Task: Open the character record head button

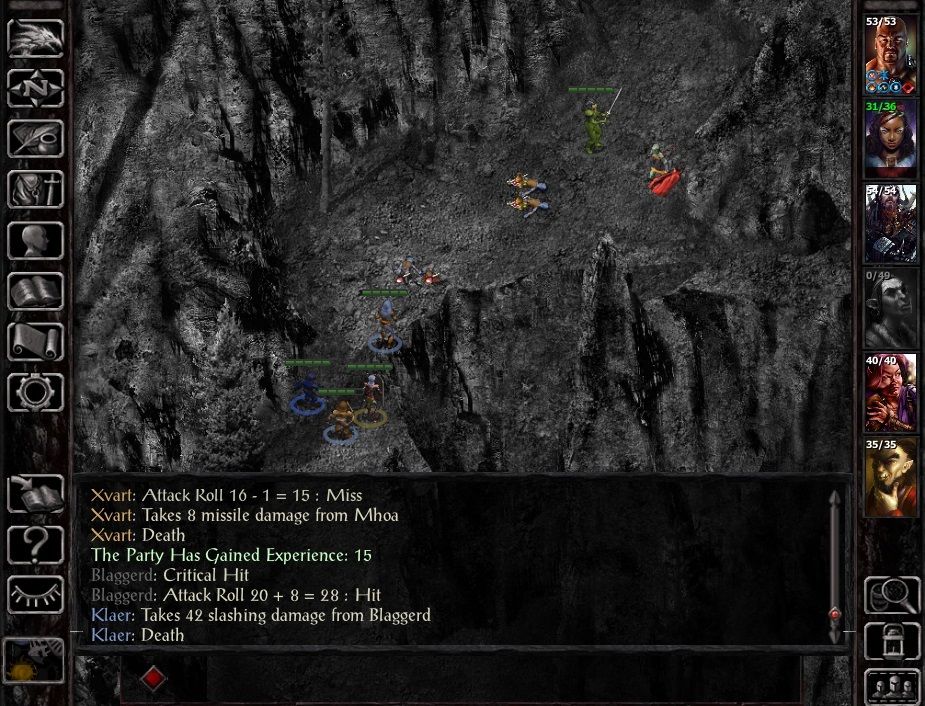Action: tap(36, 240)
